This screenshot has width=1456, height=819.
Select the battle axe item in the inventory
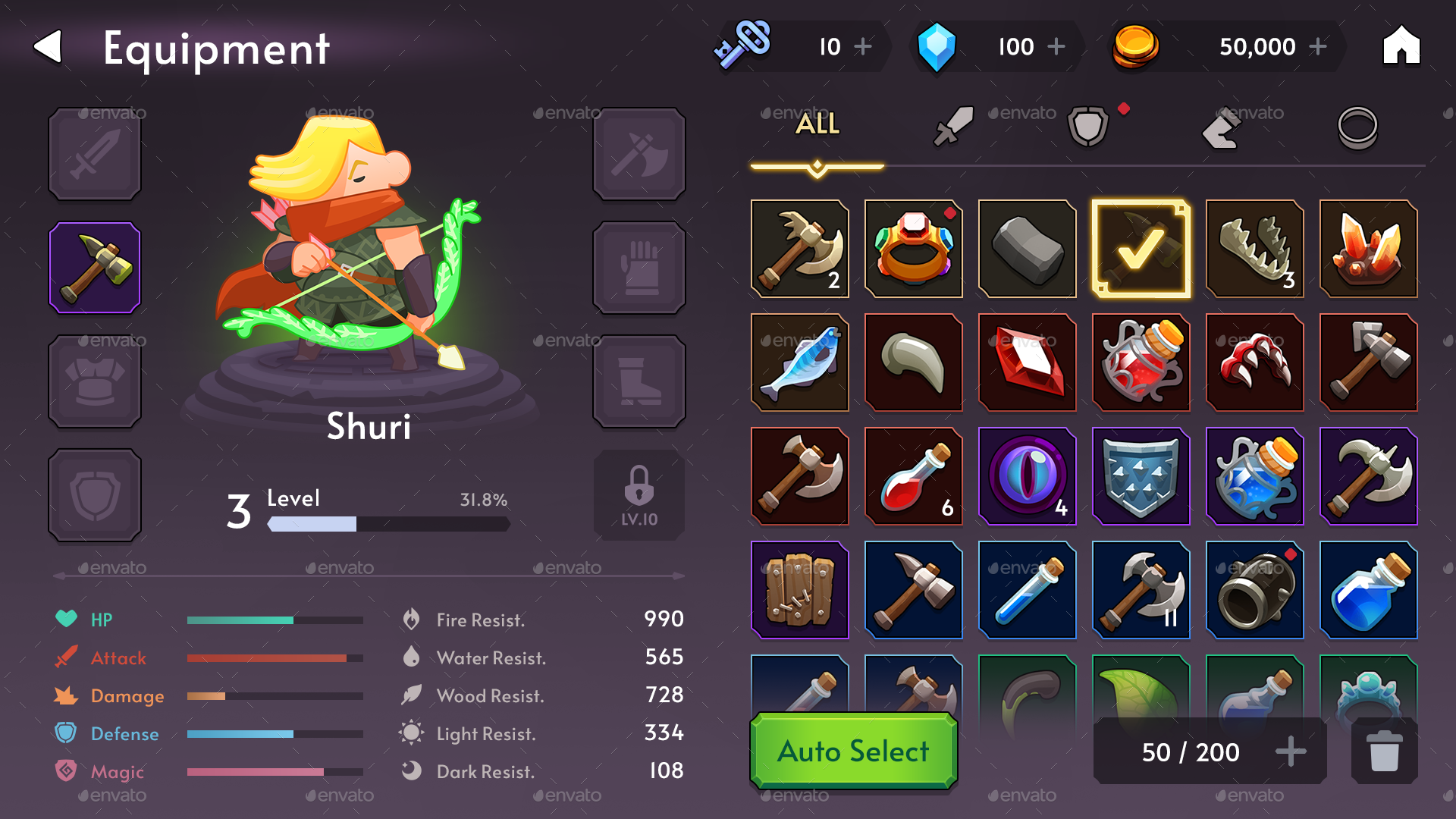(800, 249)
